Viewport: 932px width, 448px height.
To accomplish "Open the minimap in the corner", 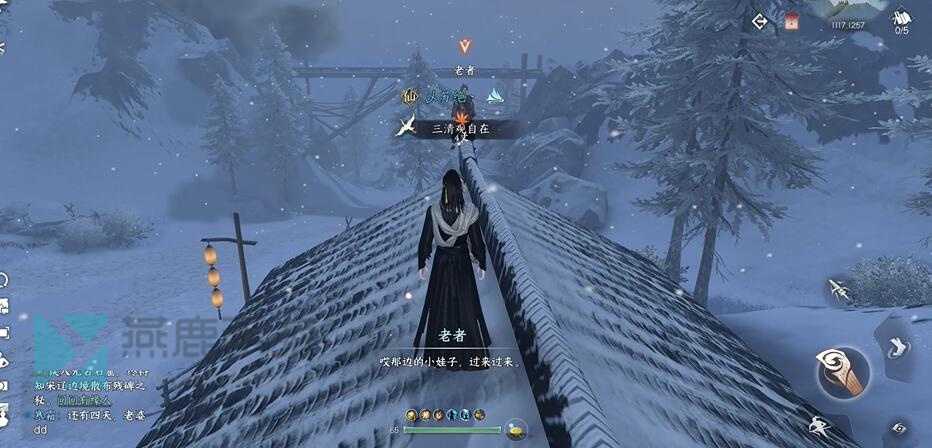I will click(x=850, y=10).
